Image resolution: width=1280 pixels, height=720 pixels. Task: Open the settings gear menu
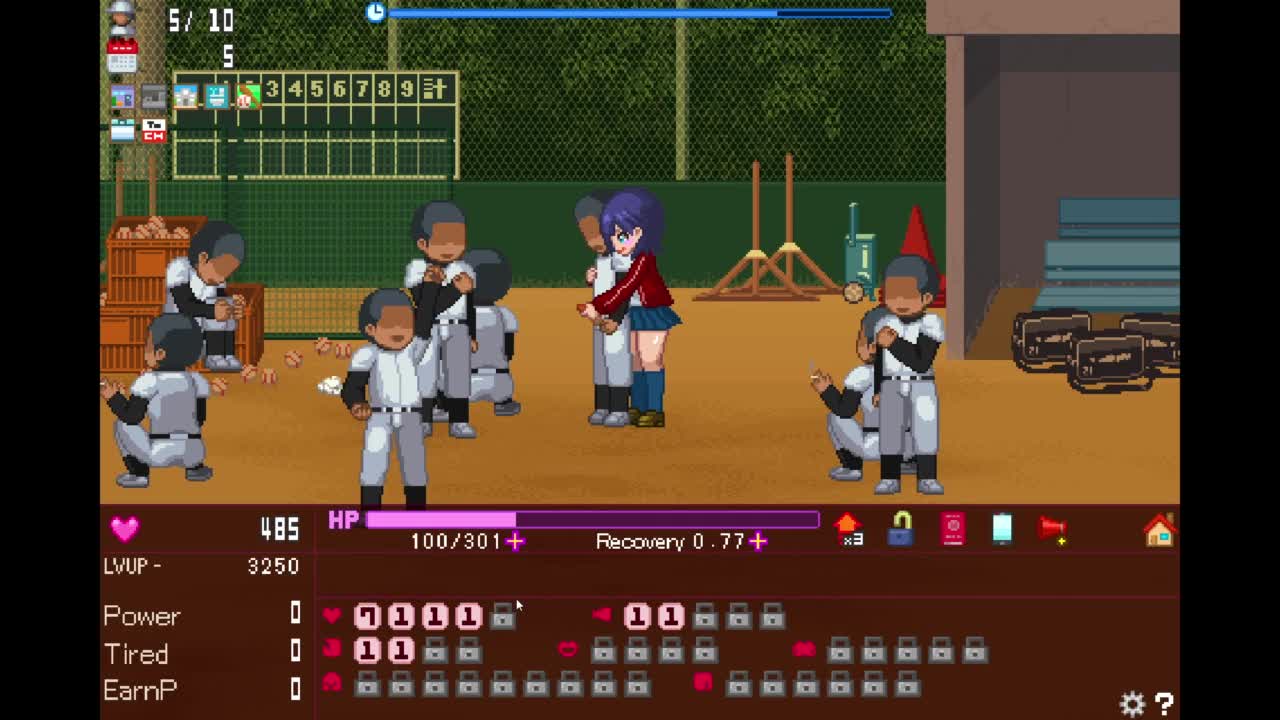coord(1132,704)
